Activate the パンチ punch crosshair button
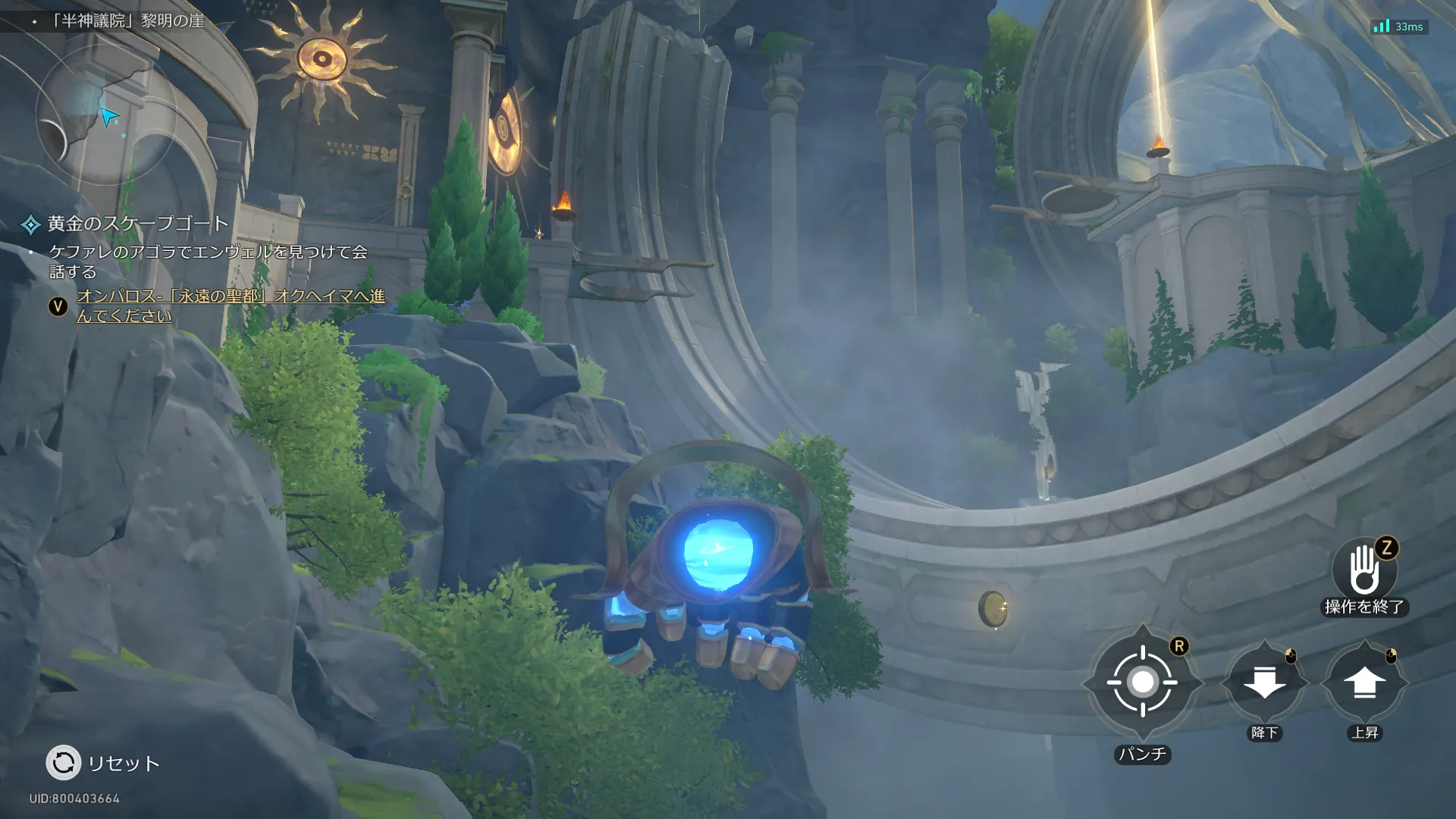The width and height of the screenshot is (1456, 819). (1142, 682)
